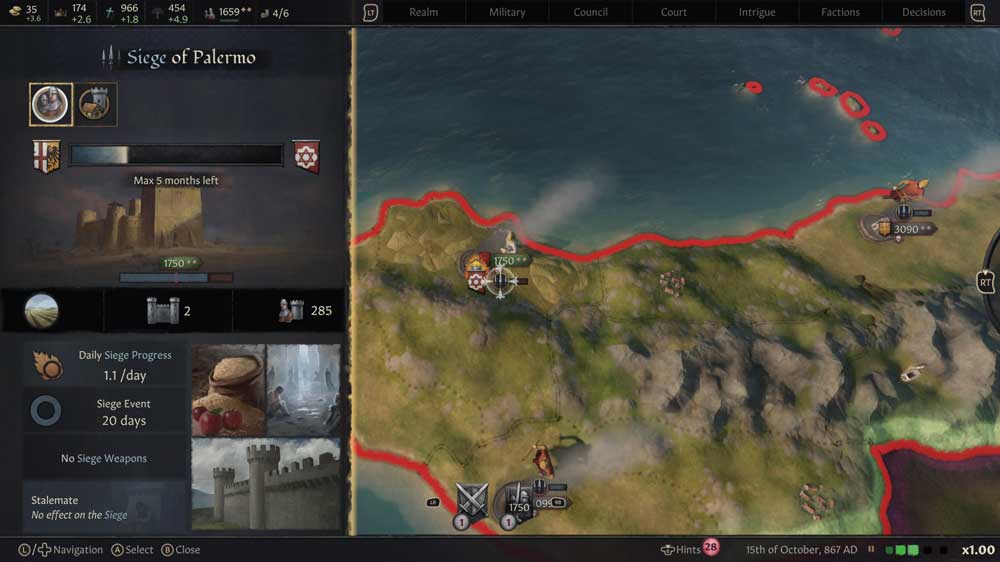The image size is (1000, 562).
Task: Open the Hints notifications
Action: pyautogui.click(x=690, y=549)
